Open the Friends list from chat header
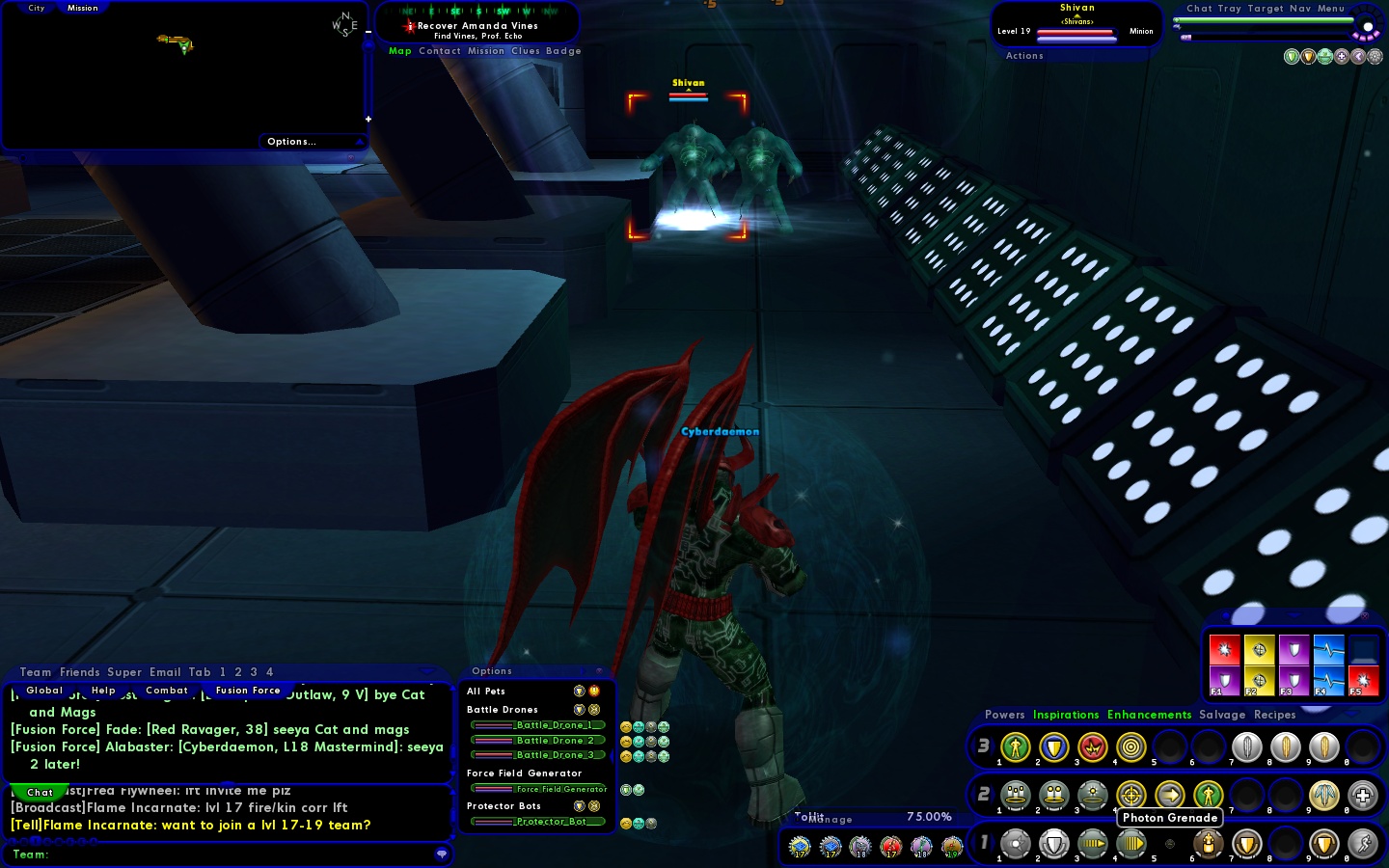This screenshot has width=1389, height=868. 79,672
